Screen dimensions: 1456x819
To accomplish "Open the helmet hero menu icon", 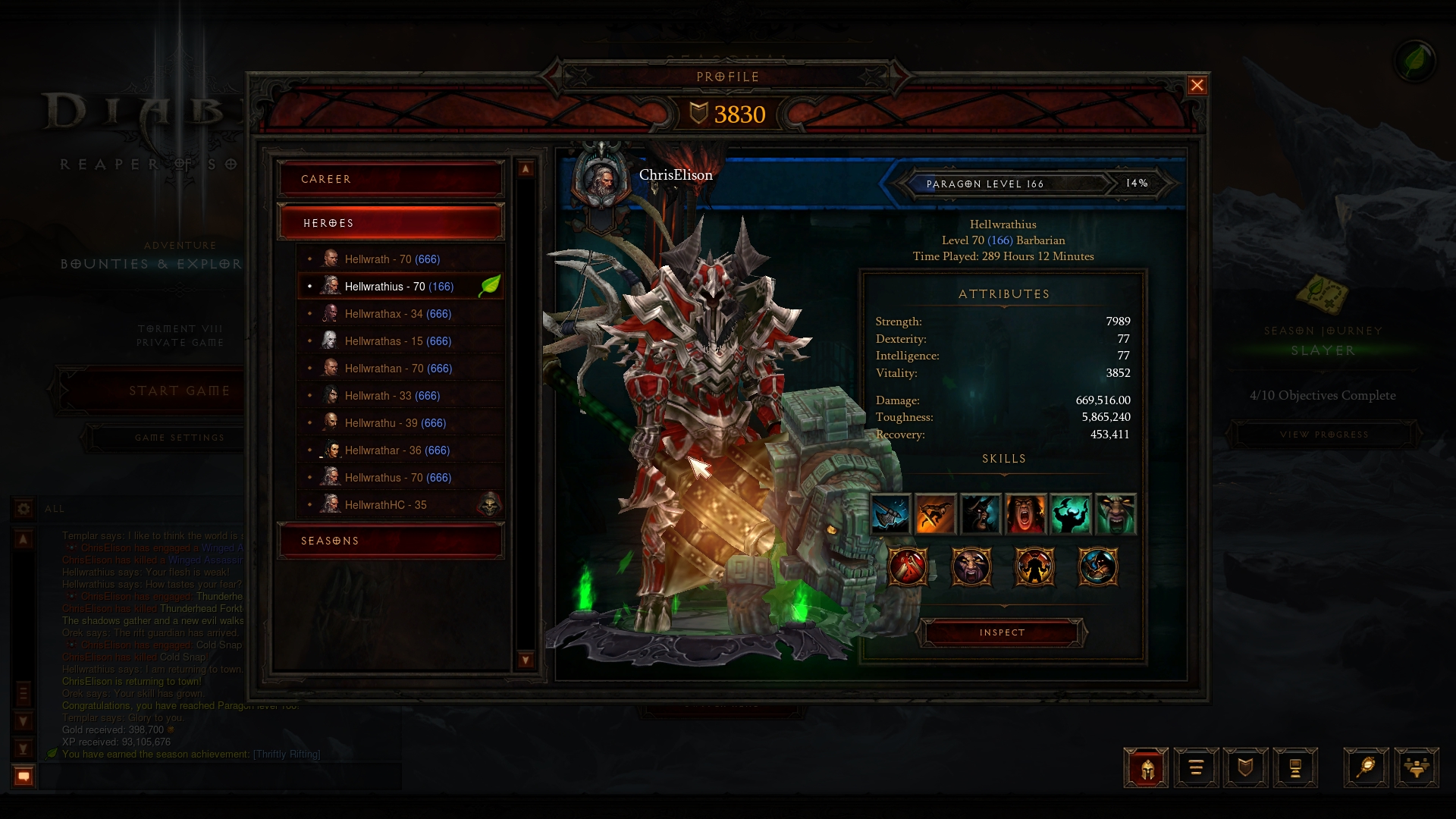I will point(1146,768).
